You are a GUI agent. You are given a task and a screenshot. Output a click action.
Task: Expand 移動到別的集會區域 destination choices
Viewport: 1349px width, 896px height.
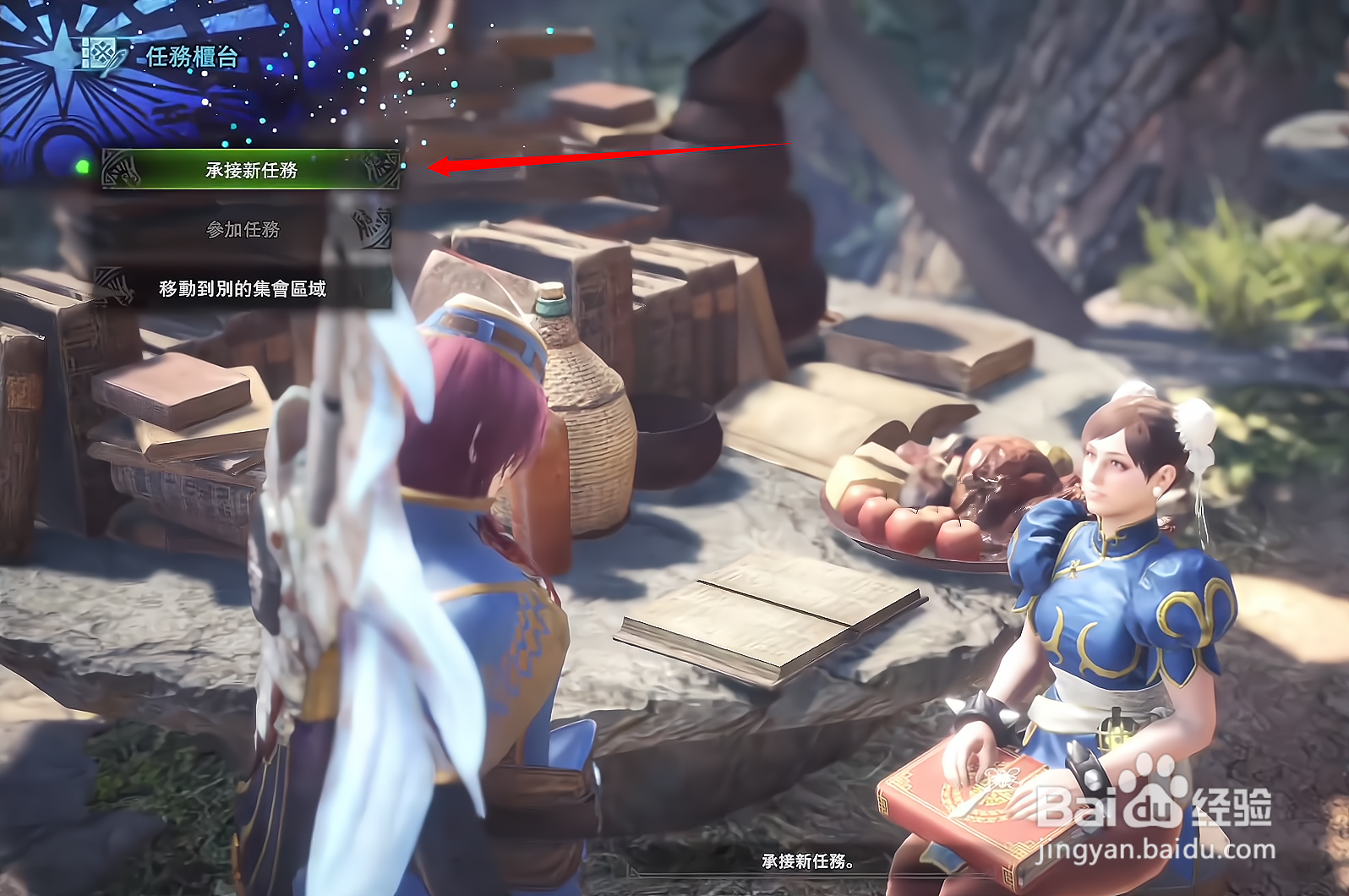tap(243, 287)
